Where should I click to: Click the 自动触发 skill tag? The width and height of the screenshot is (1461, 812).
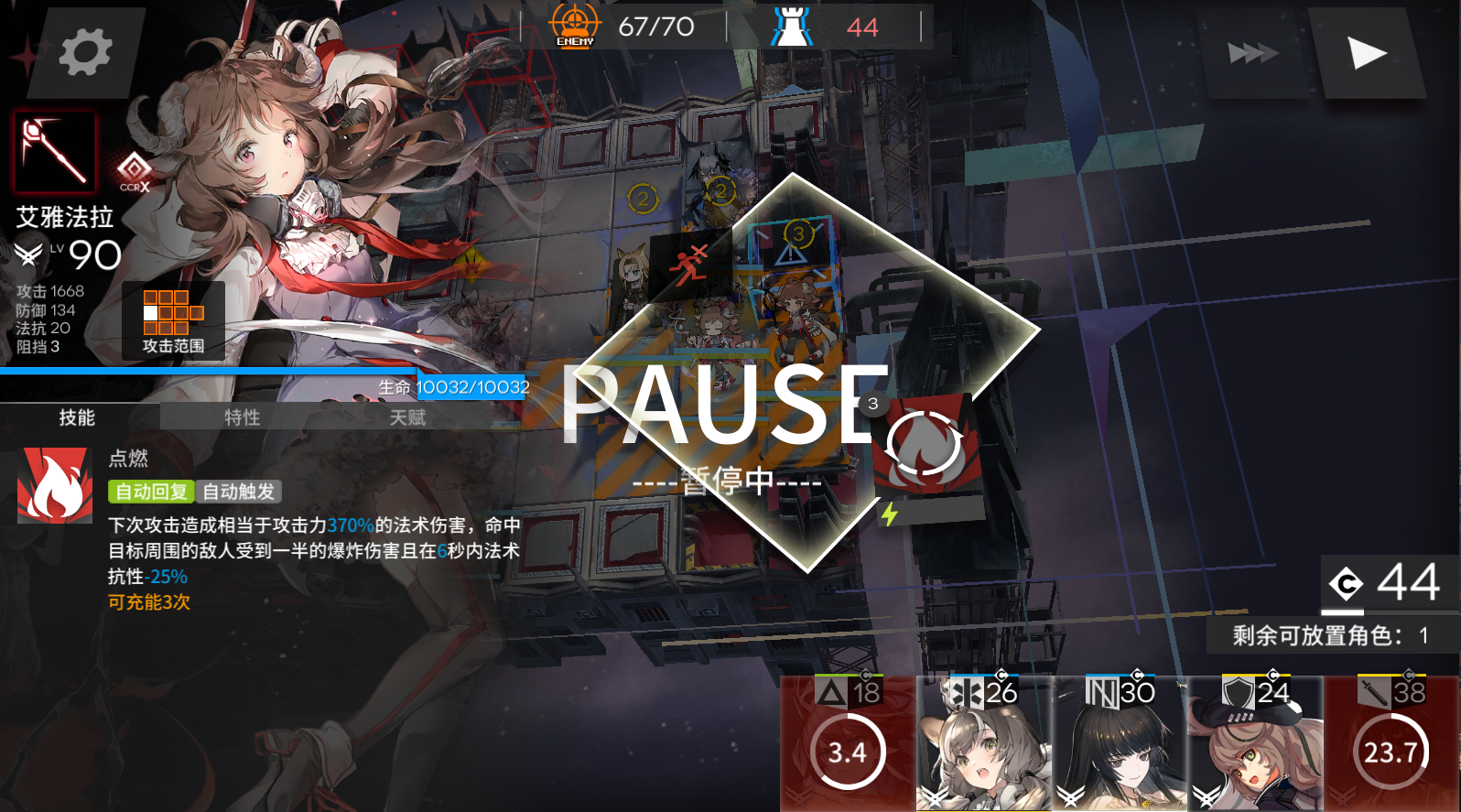[x=240, y=492]
